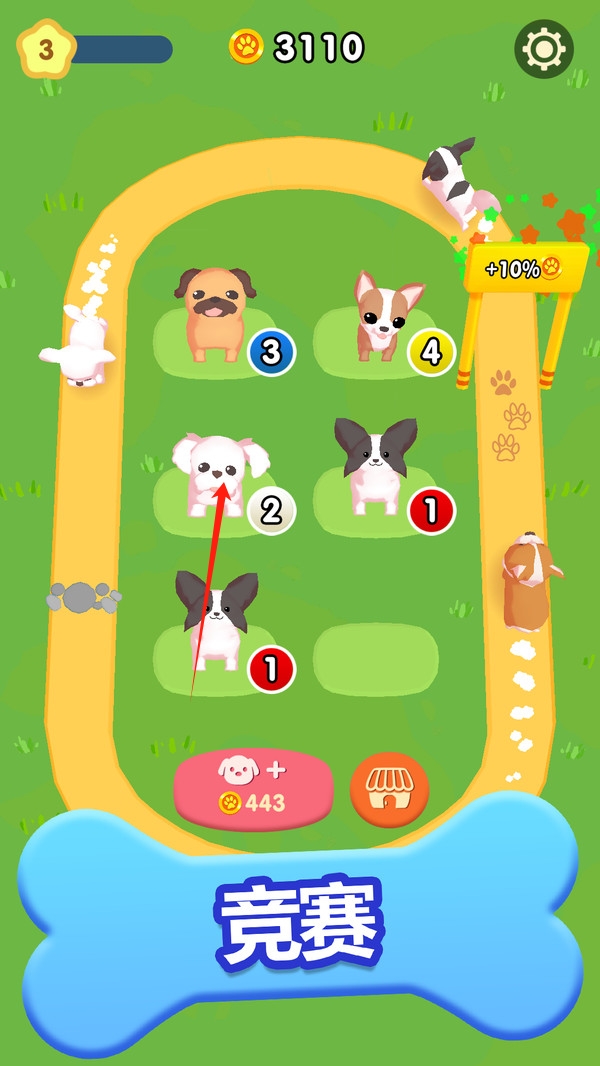Image resolution: width=600 pixels, height=1066 pixels.
Task: Open the gear settings menu
Action: pos(544,48)
